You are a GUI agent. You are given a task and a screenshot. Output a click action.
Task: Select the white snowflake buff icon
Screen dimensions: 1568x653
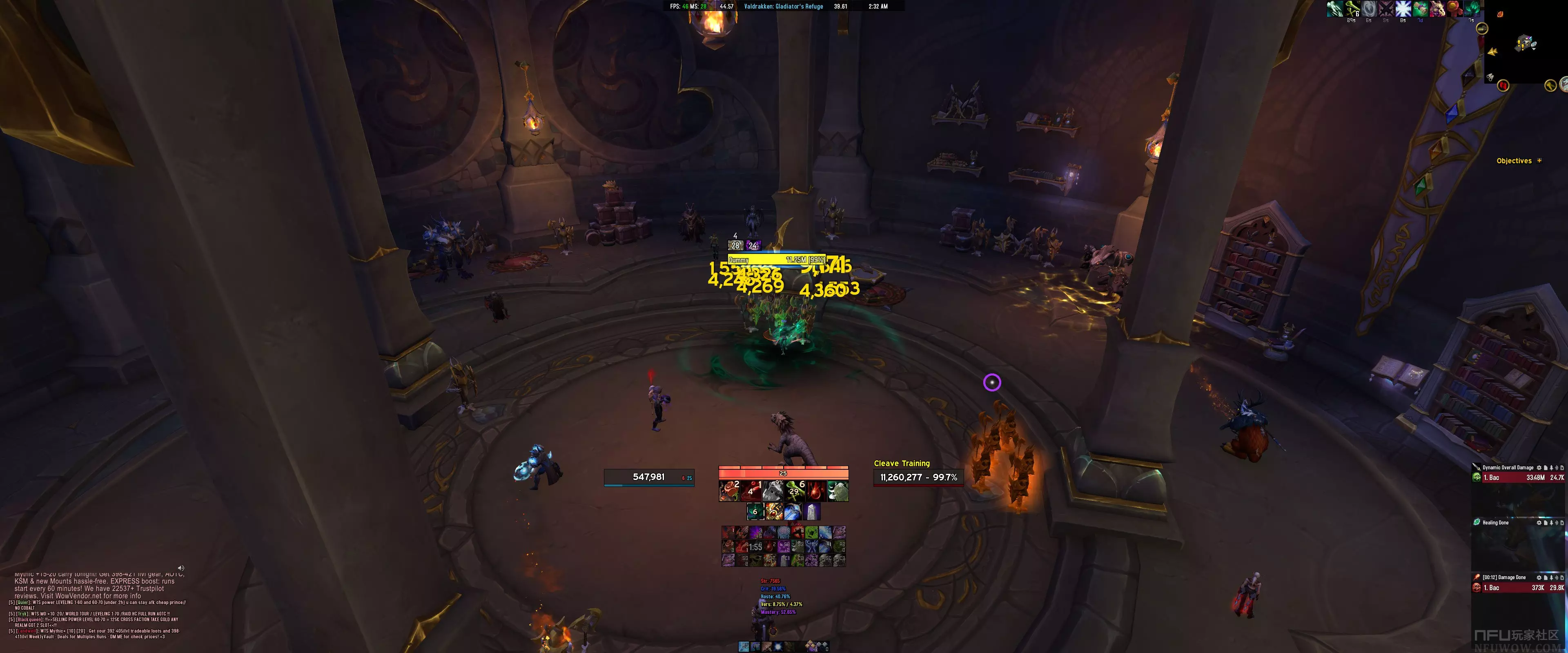[1403, 9]
